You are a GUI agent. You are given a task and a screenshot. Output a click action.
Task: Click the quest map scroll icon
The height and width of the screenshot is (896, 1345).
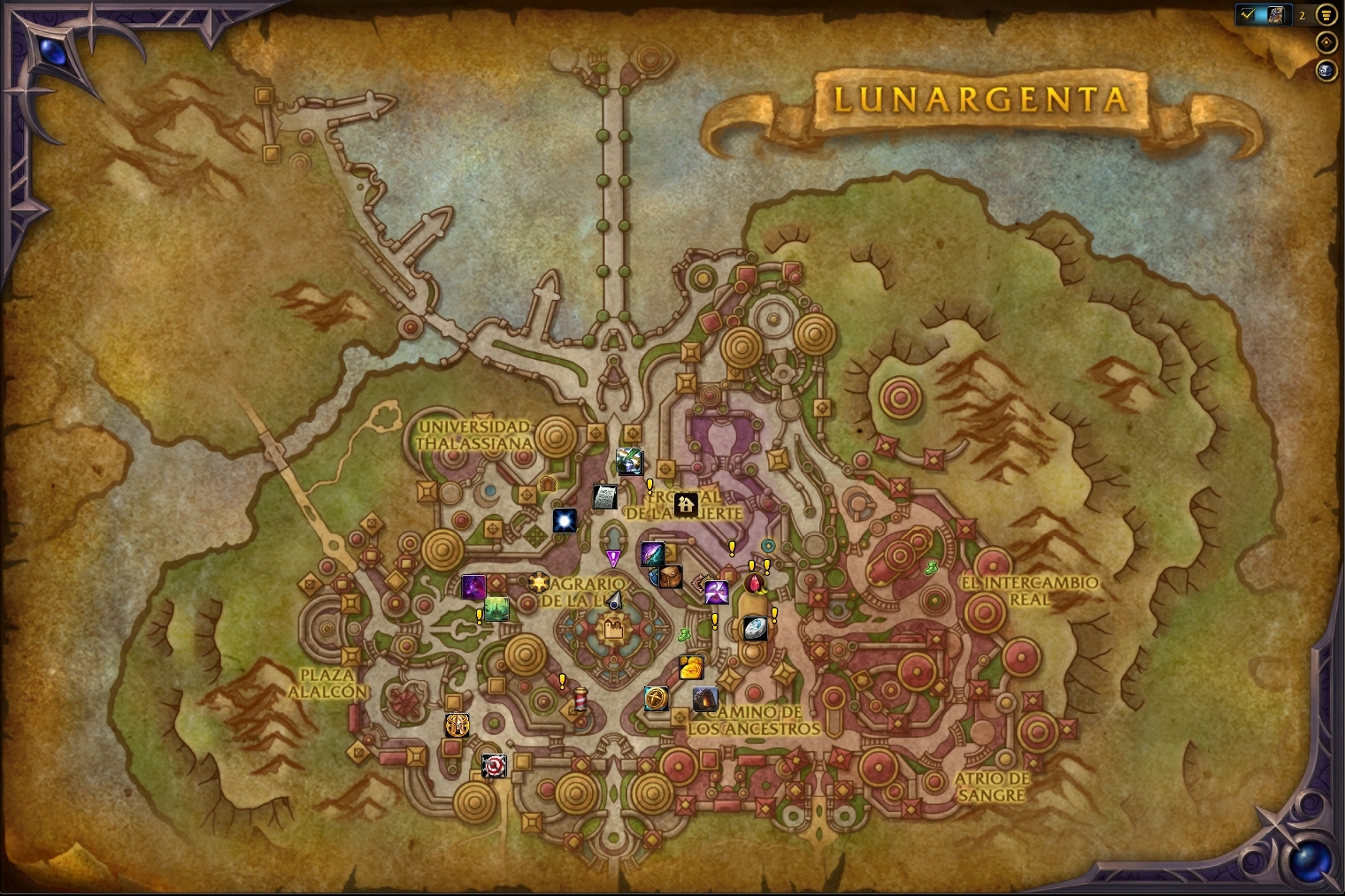pyautogui.click(x=1274, y=15)
